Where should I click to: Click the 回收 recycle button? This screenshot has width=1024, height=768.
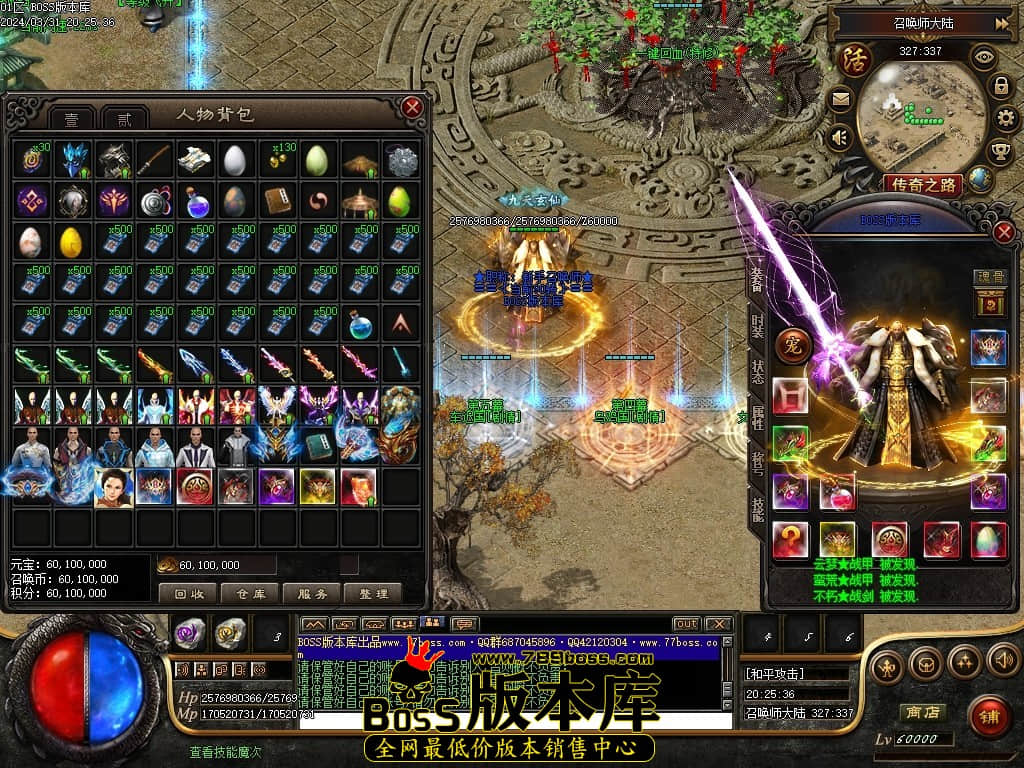(188, 594)
